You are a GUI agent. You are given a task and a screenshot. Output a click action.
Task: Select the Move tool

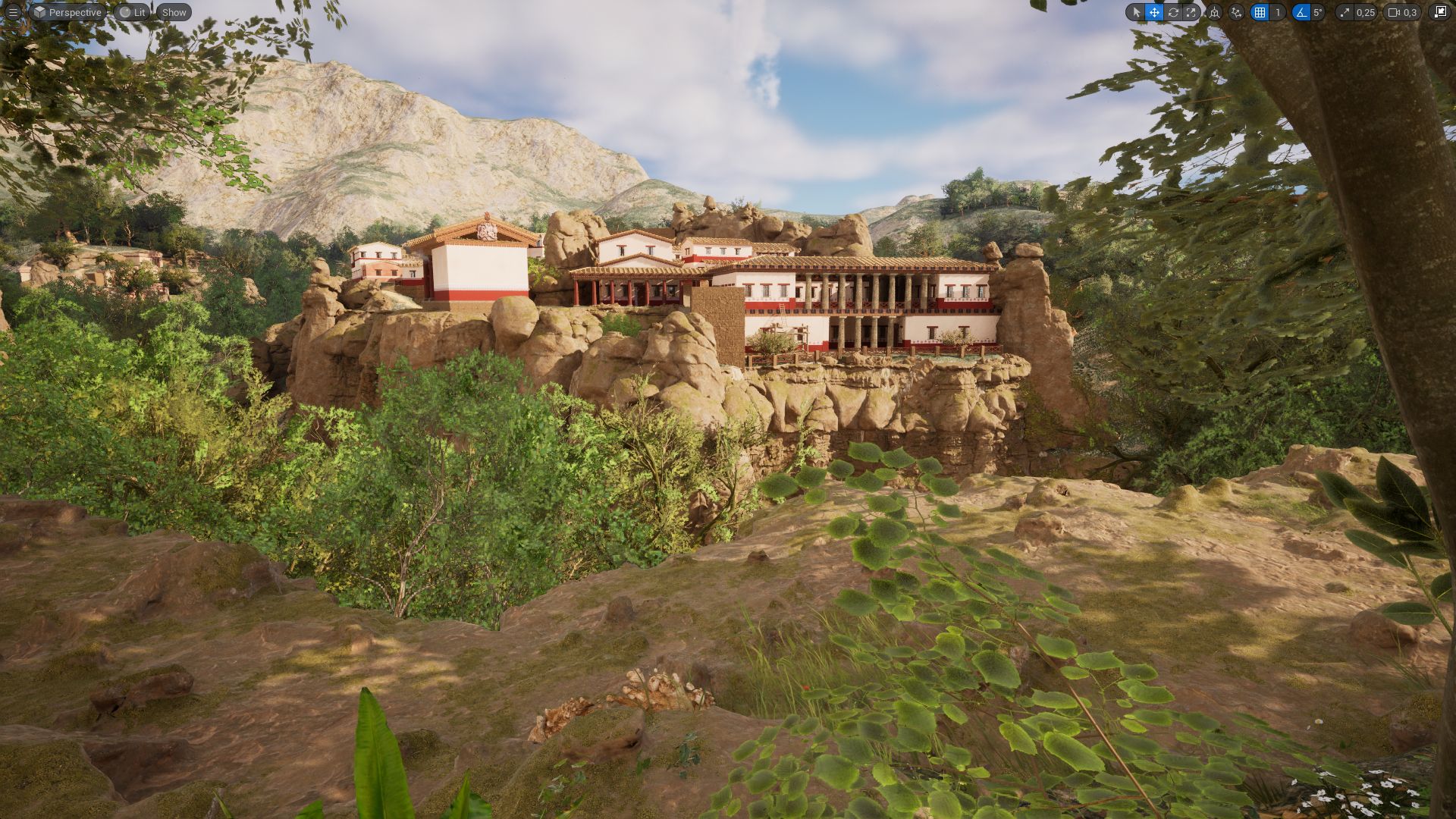click(x=1153, y=12)
